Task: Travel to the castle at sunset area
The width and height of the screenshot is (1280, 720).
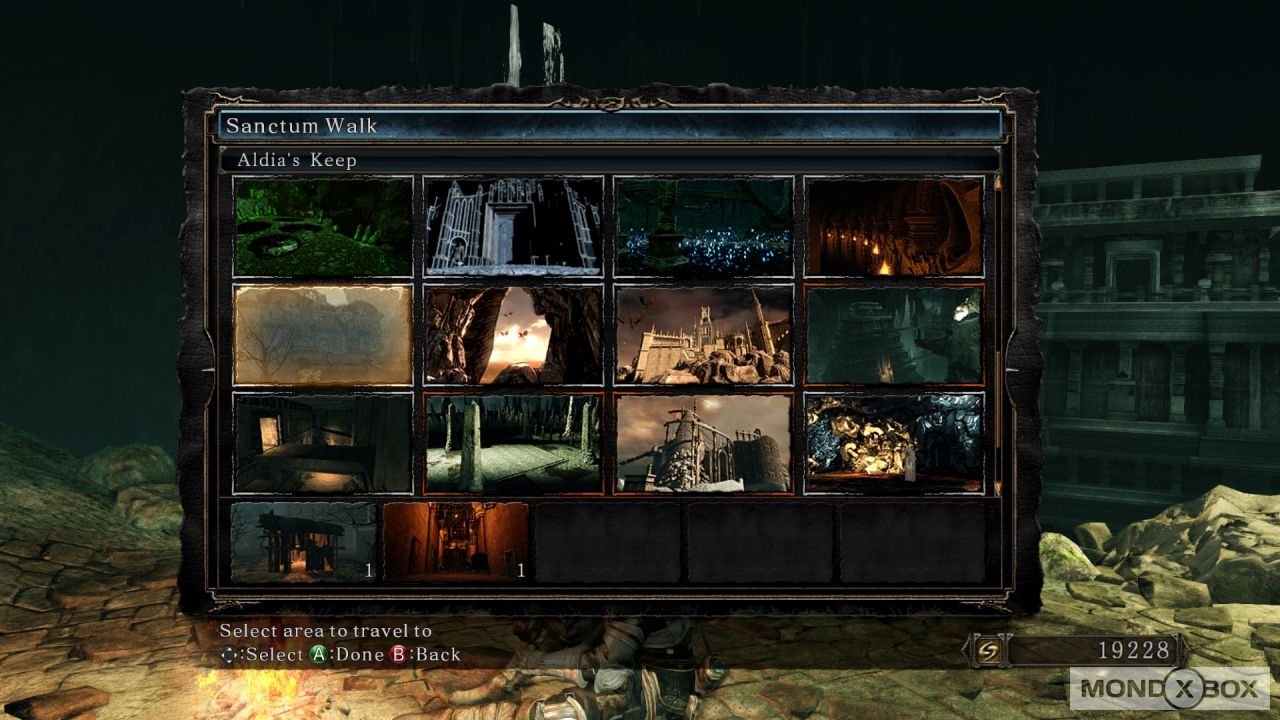Action: point(703,335)
